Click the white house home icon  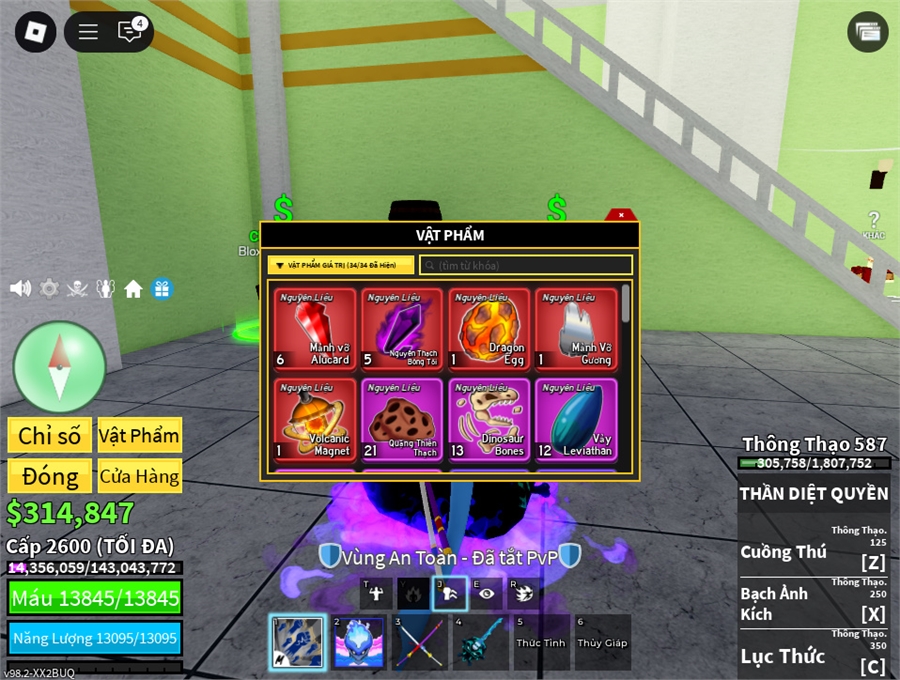133,289
